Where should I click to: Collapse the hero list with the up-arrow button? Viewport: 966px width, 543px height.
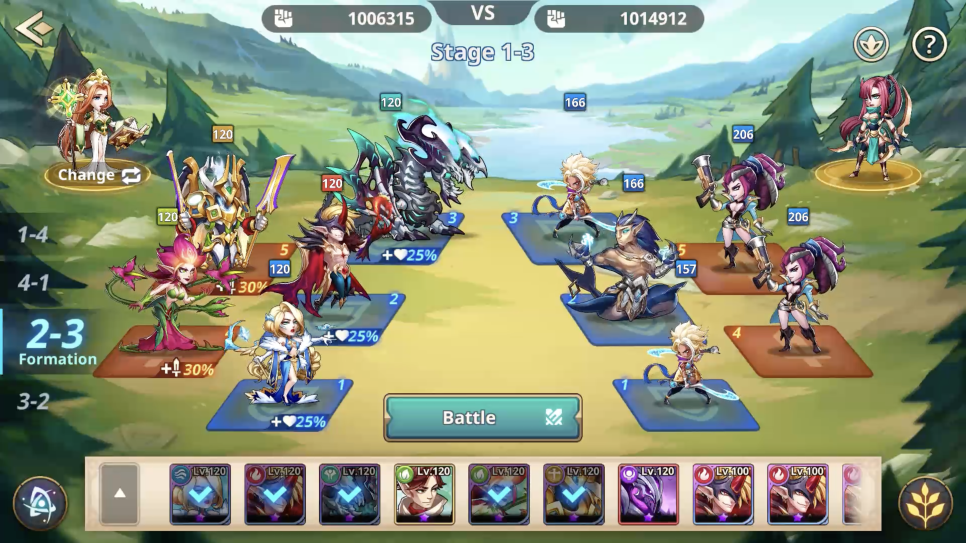(119, 493)
